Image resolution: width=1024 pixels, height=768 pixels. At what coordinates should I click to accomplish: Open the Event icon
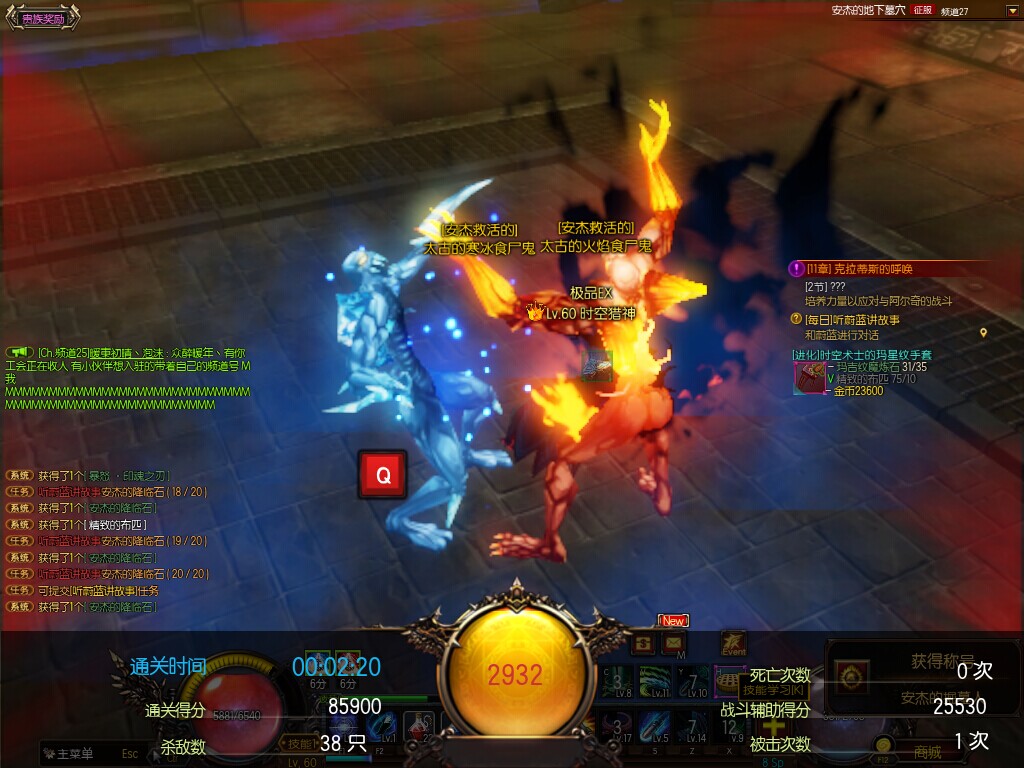tap(733, 643)
